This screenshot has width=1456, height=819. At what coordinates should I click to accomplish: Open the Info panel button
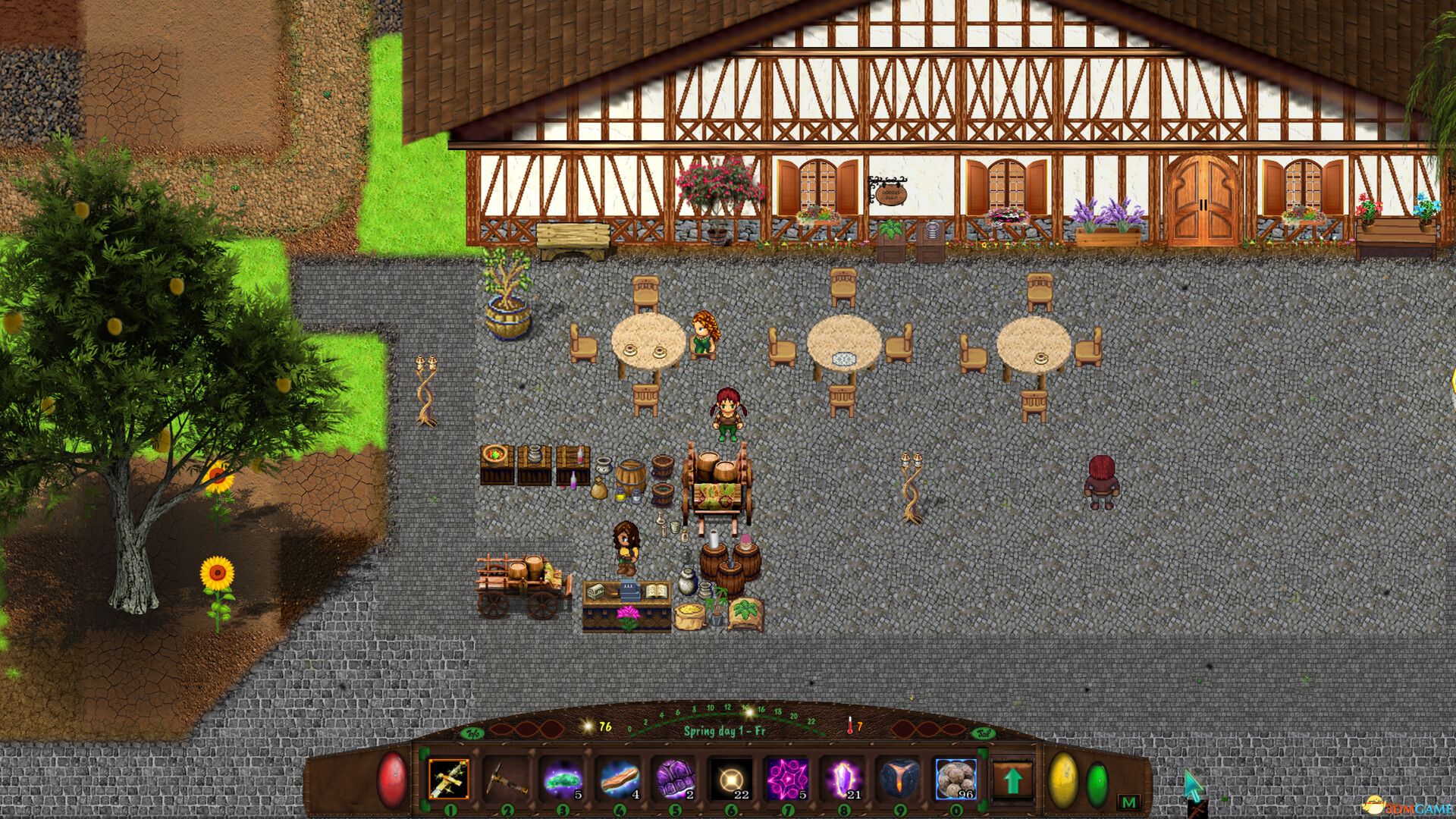coord(473,733)
